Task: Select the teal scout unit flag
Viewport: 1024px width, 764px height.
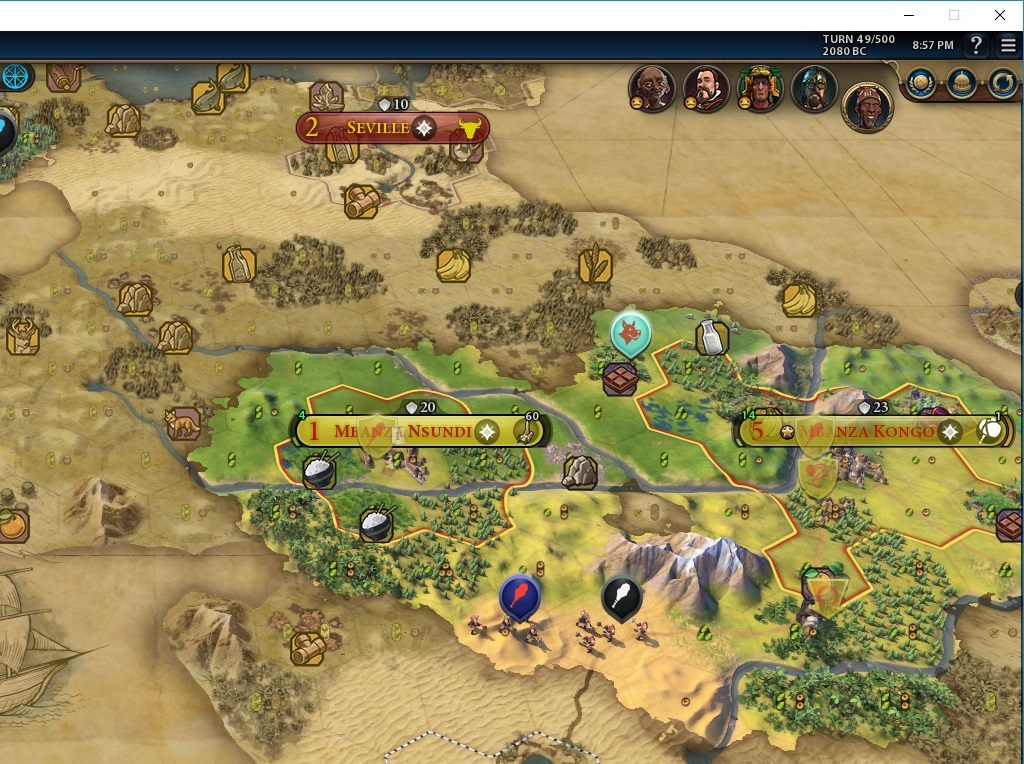Action: [630, 334]
